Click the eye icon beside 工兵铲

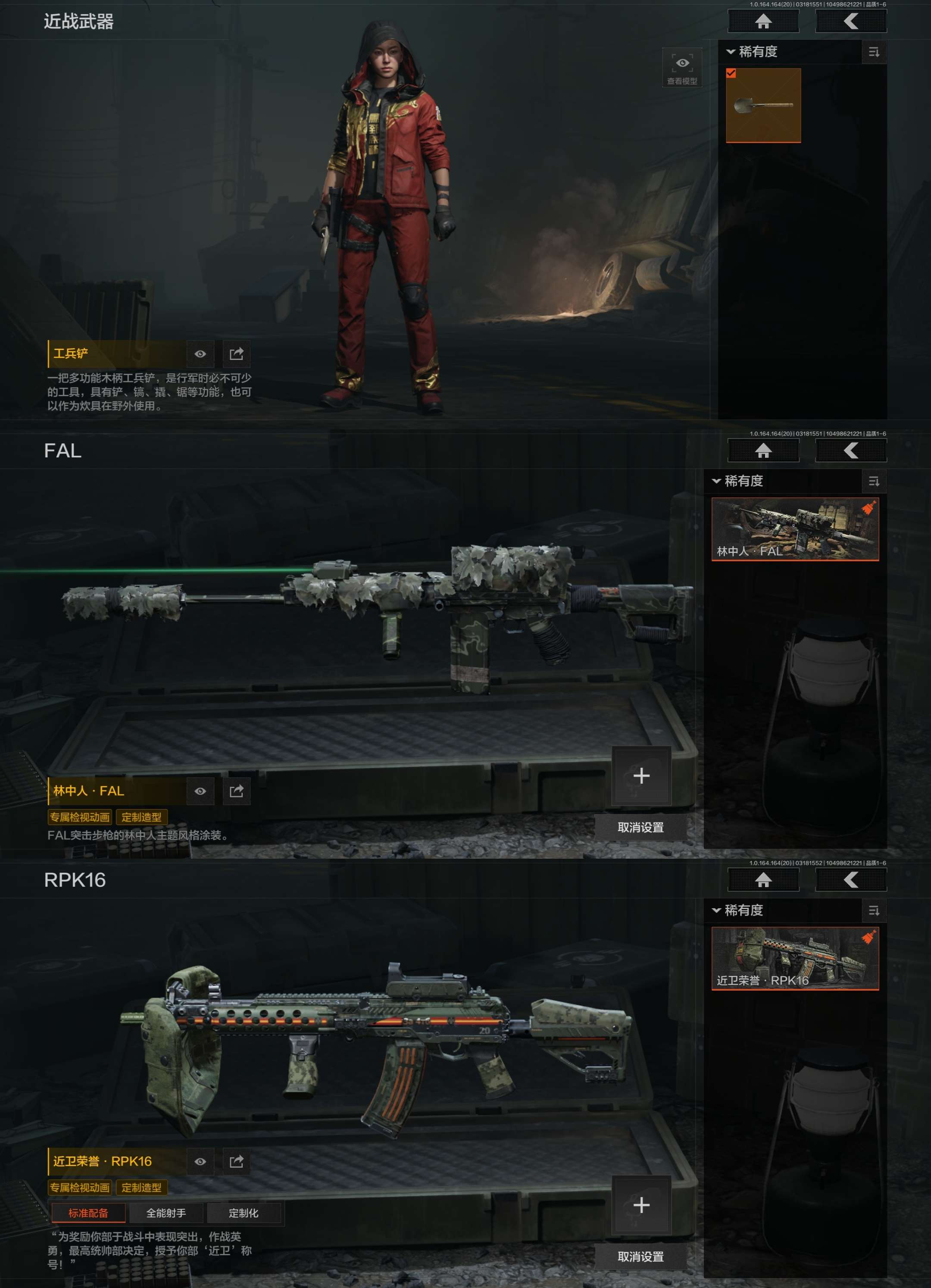200,354
